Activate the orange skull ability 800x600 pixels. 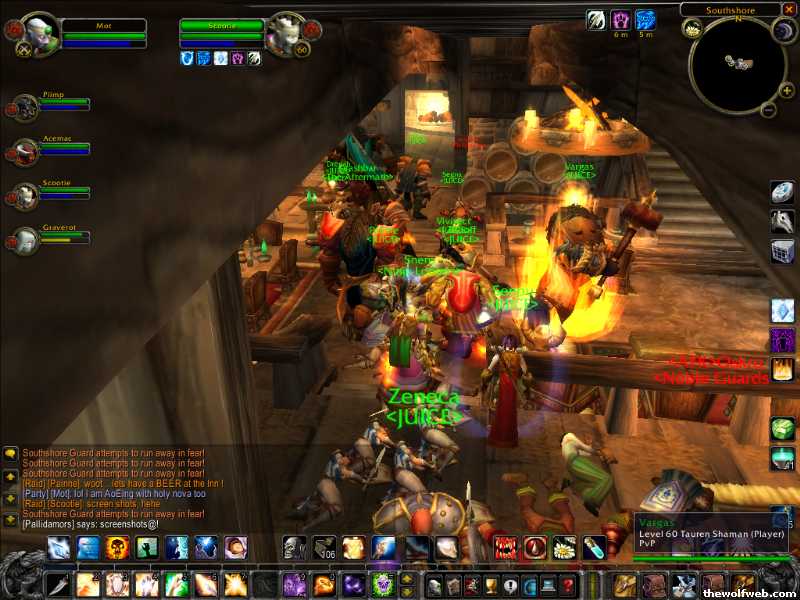(x=118, y=548)
